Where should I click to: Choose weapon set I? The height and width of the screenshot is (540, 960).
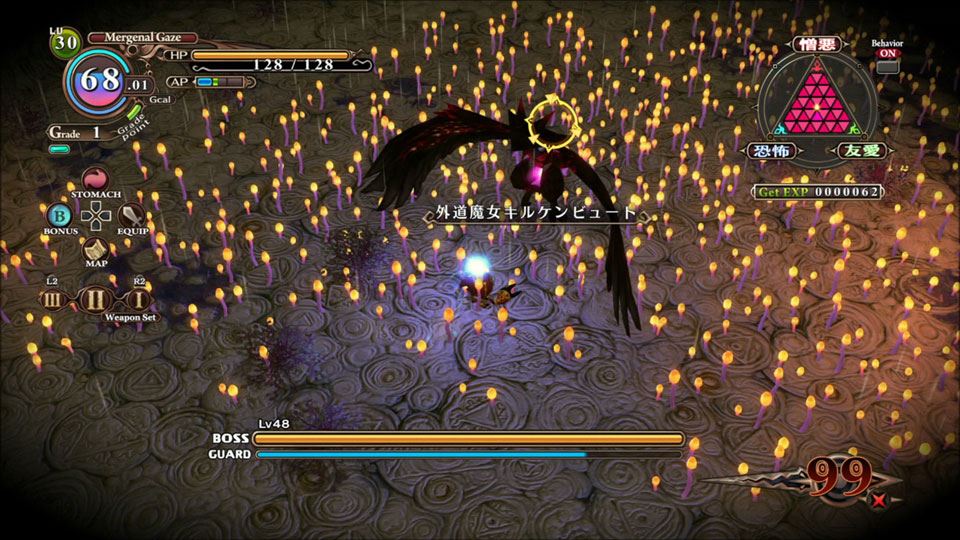138,299
